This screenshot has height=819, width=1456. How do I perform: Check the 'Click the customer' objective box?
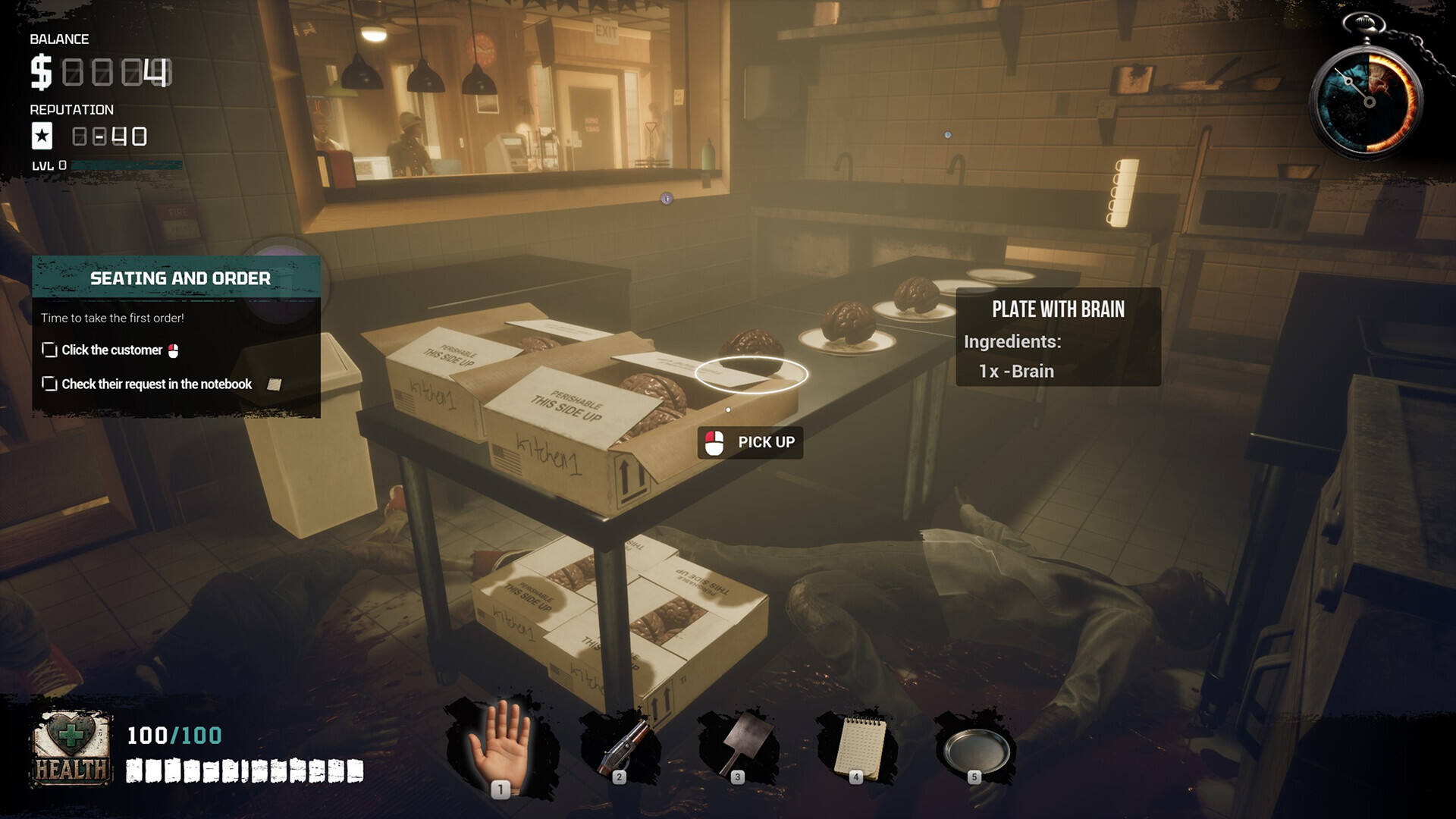(50, 350)
